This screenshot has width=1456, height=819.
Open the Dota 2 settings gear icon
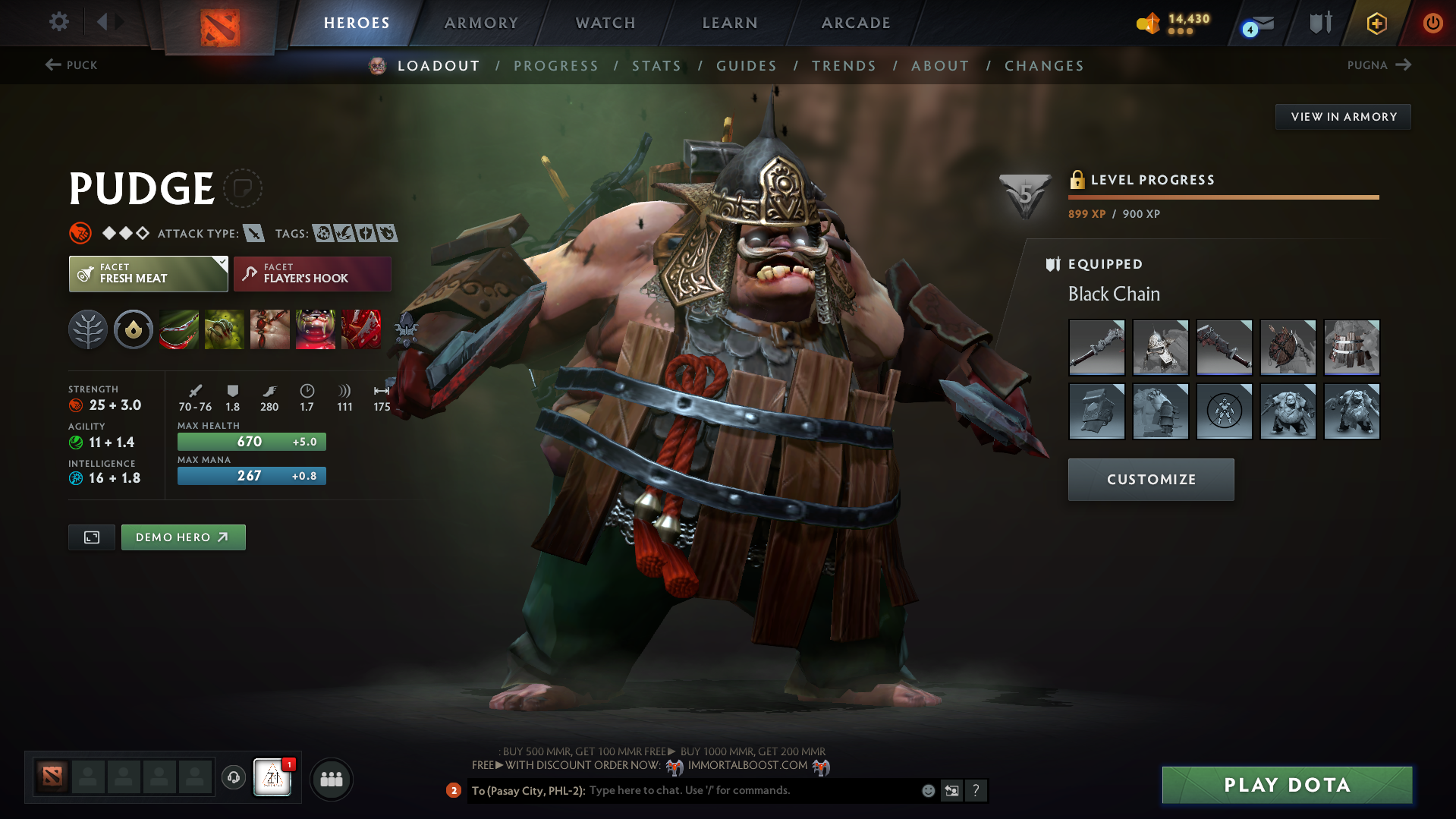pyautogui.click(x=58, y=22)
